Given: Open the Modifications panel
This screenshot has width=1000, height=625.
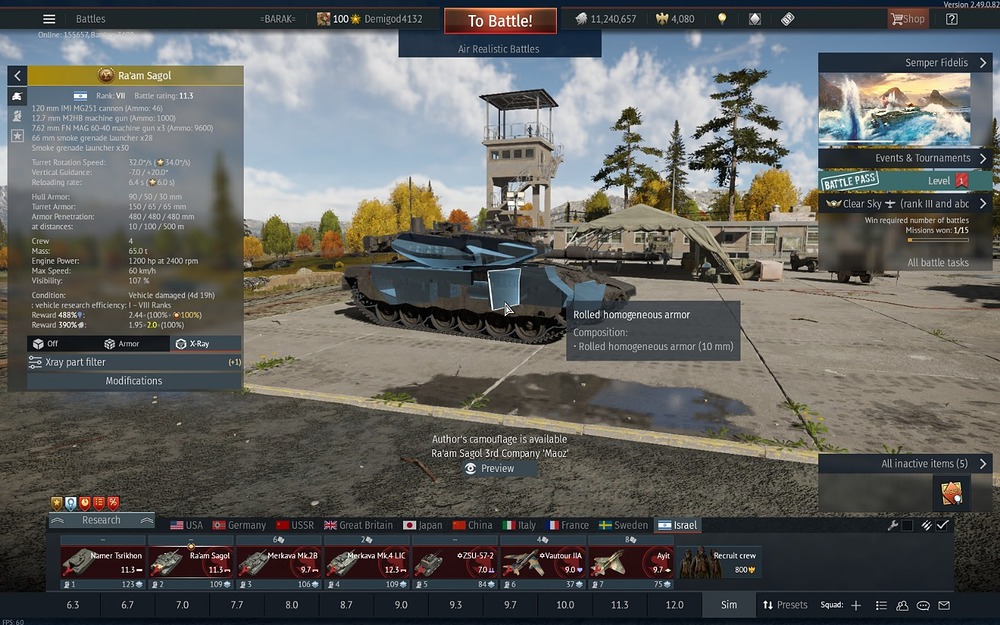Looking at the screenshot, I should coord(134,381).
